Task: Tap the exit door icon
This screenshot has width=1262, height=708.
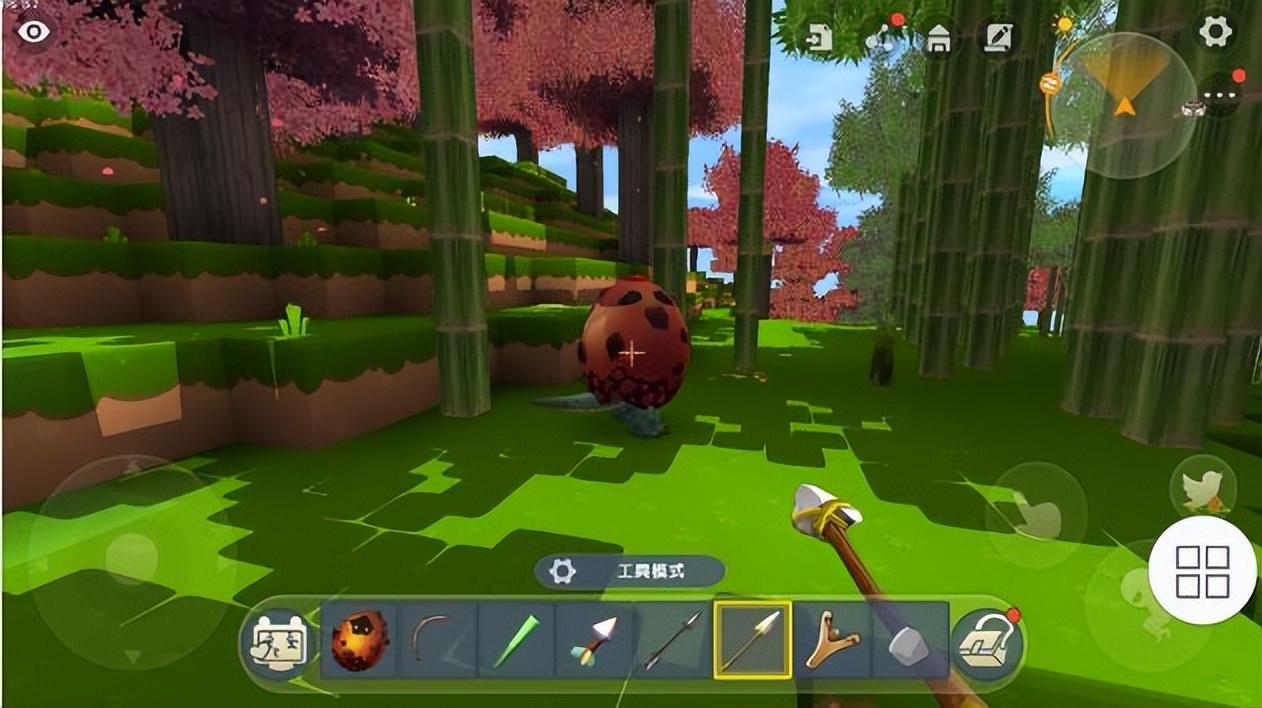Action: [x=820, y=38]
